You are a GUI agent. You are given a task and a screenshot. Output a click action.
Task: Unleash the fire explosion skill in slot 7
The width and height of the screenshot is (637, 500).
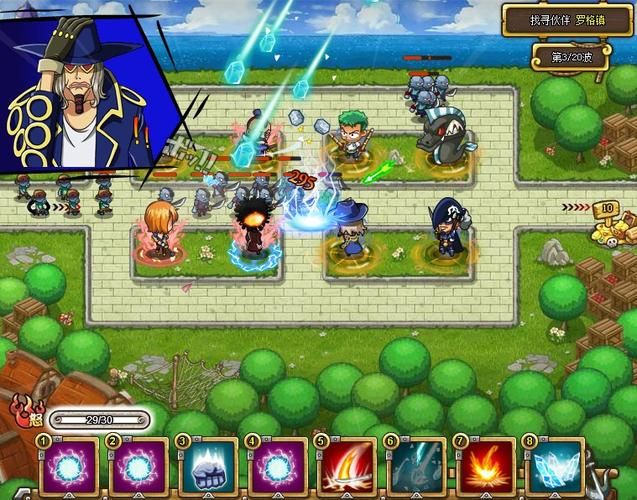[x=485, y=467]
